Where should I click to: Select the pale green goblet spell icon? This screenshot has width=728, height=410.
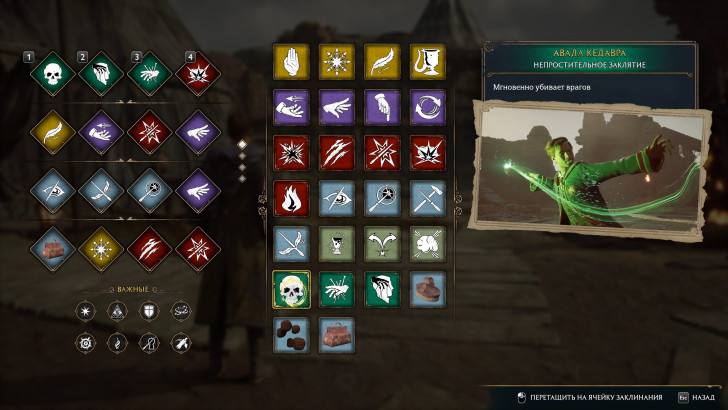click(x=336, y=243)
